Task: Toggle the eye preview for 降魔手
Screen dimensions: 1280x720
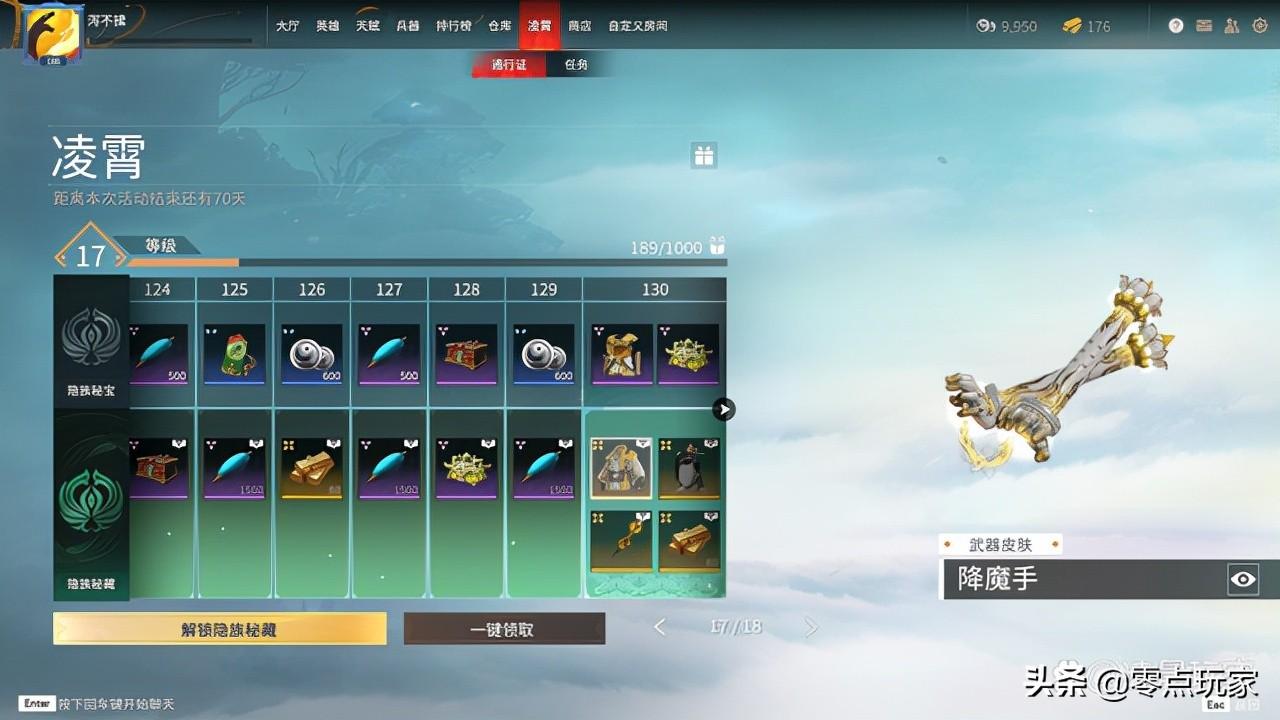Action: click(1243, 579)
